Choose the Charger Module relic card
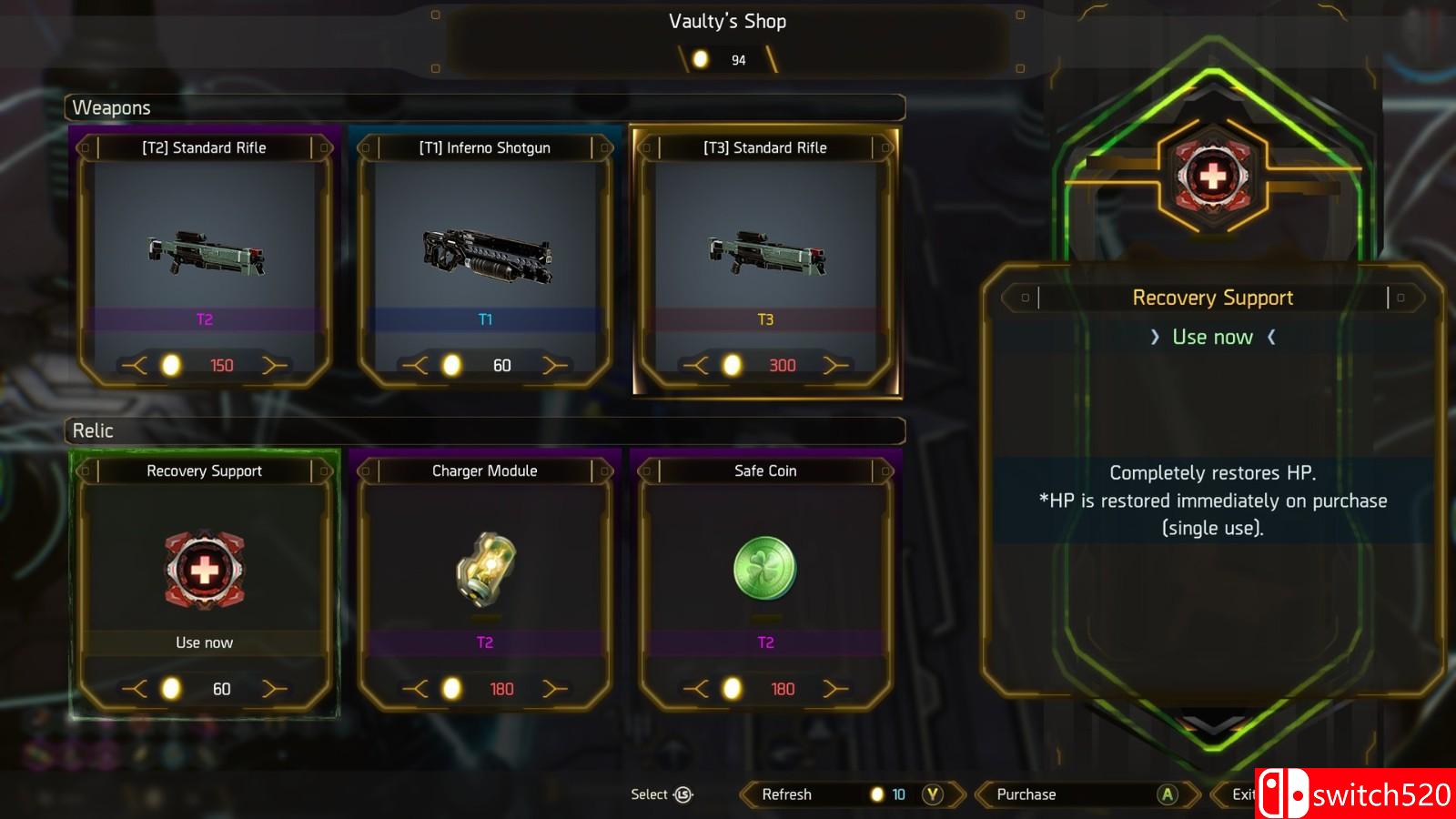 [x=485, y=582]
